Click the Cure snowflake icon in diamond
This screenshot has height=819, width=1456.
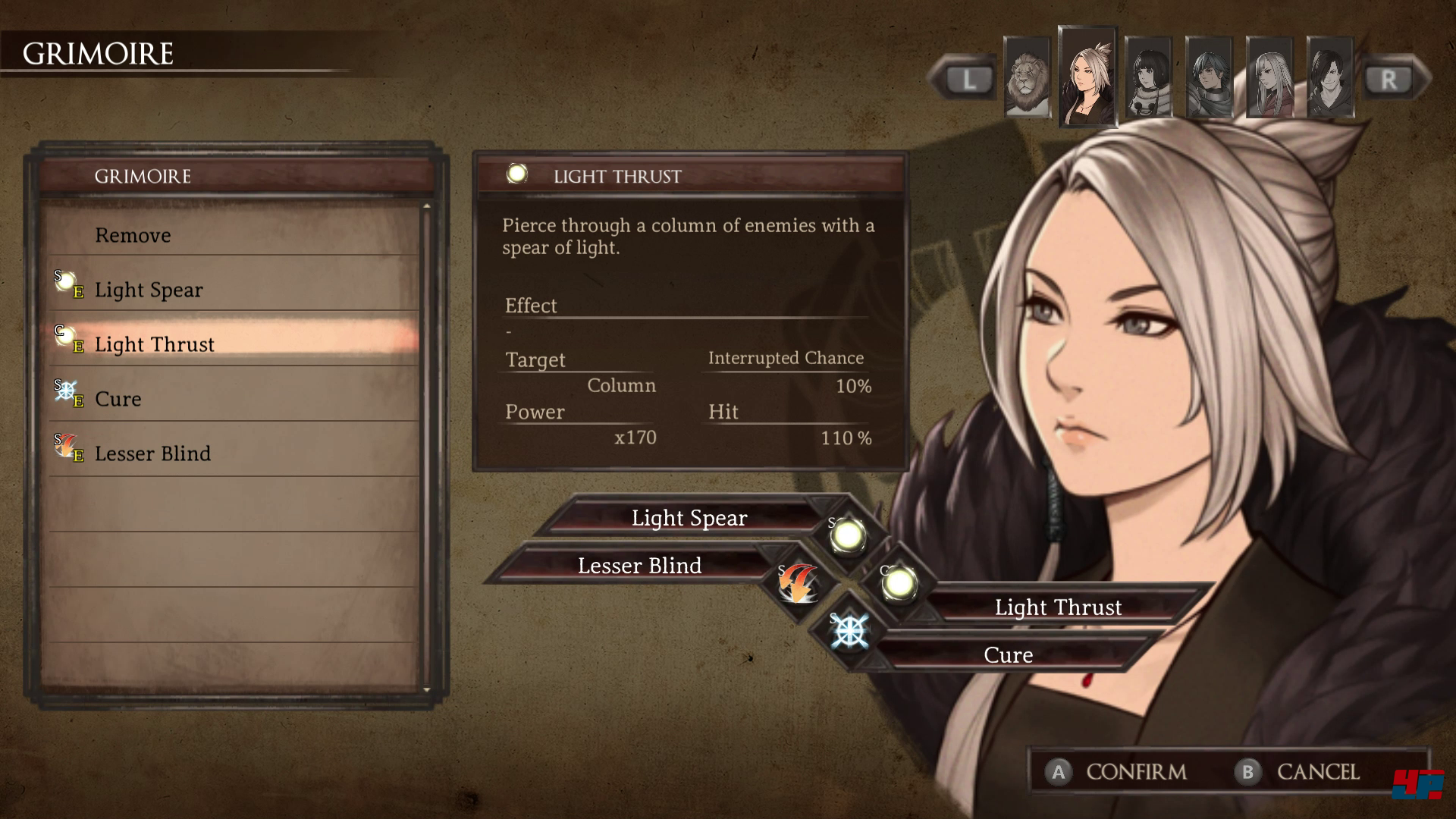click(x=849, y=631)
